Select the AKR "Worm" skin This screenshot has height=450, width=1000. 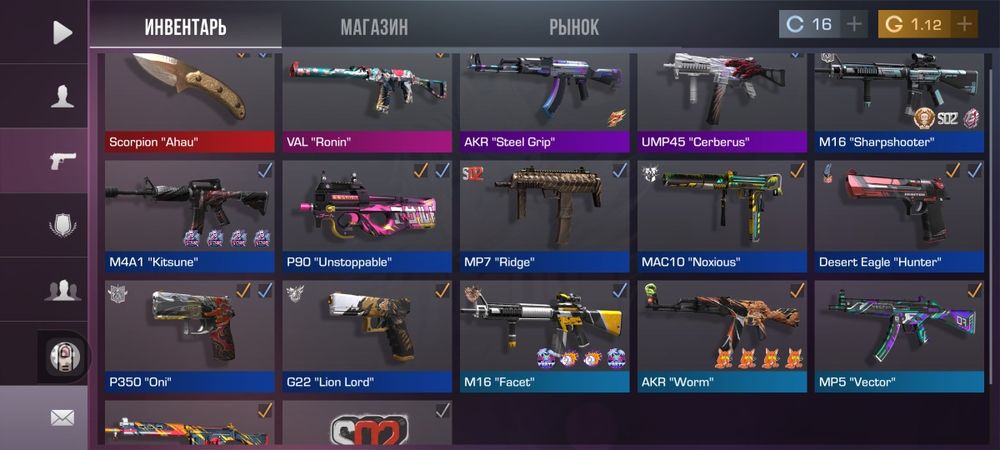click(x=721, y=335)
